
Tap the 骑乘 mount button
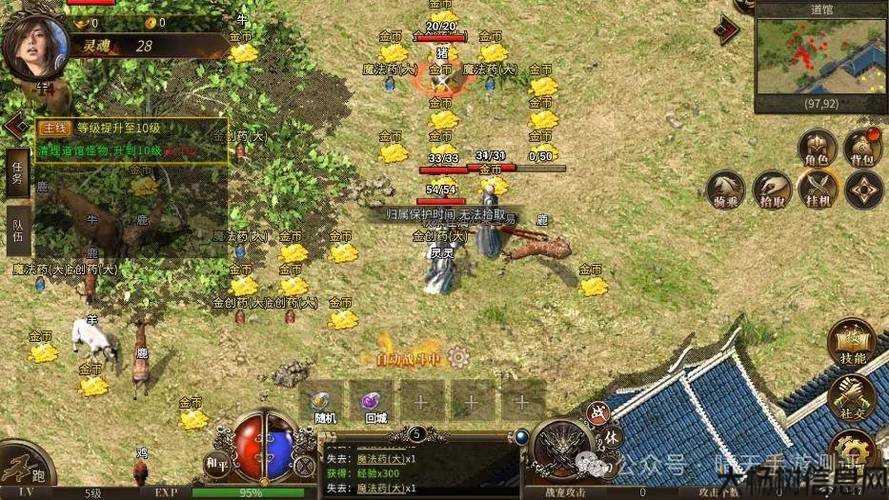pyautogui.click(x=726, y=190)
